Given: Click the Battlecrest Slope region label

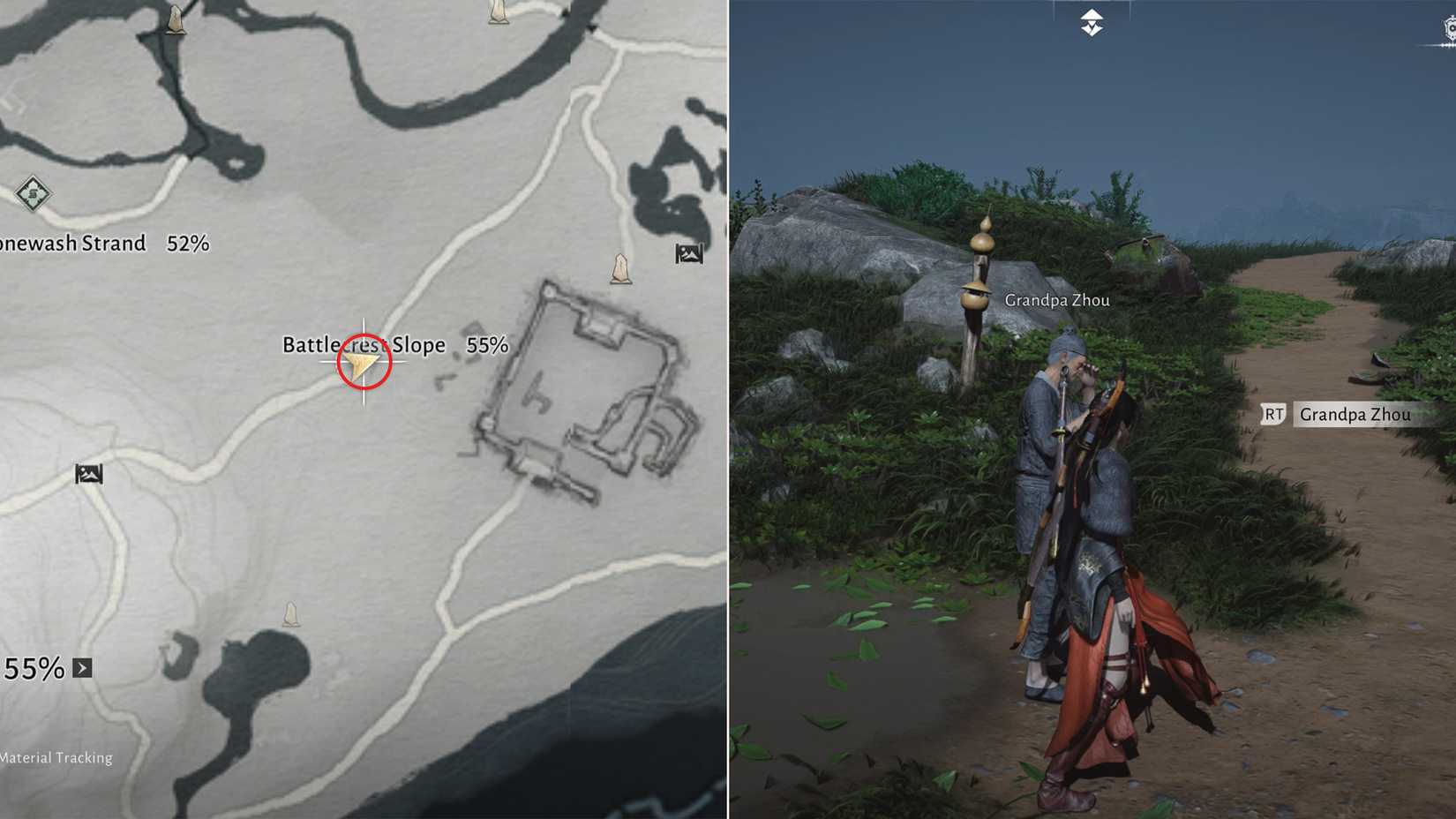Looking at the screenshot, I should pos(364,345).
